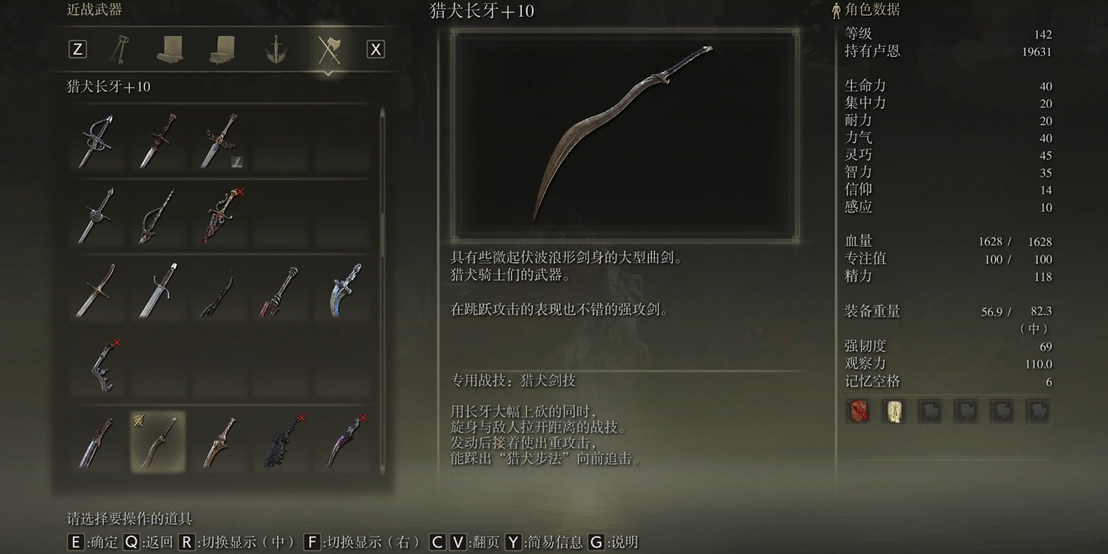Image resolution: width=1108 pixels, height=554 pixels.
Task: Choose the sword marked with a small badge
Action: (219, 142)
